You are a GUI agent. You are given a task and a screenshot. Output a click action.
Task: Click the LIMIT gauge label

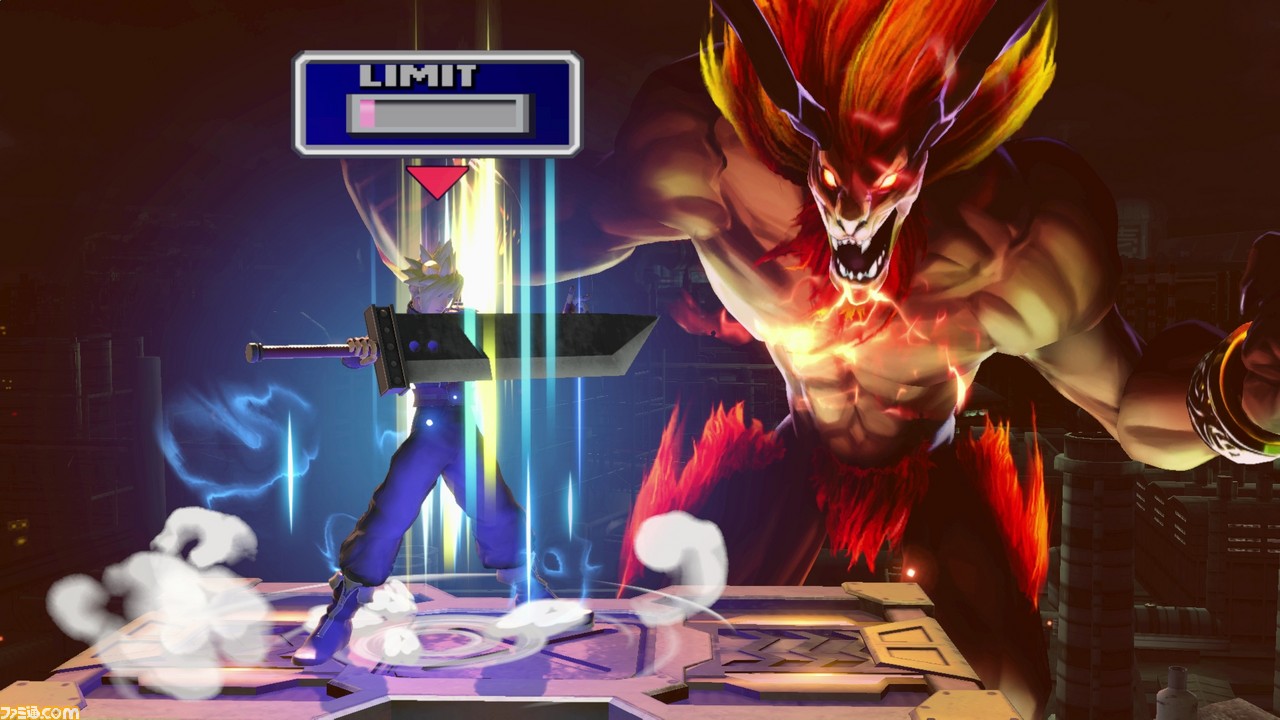coord(420,73)
